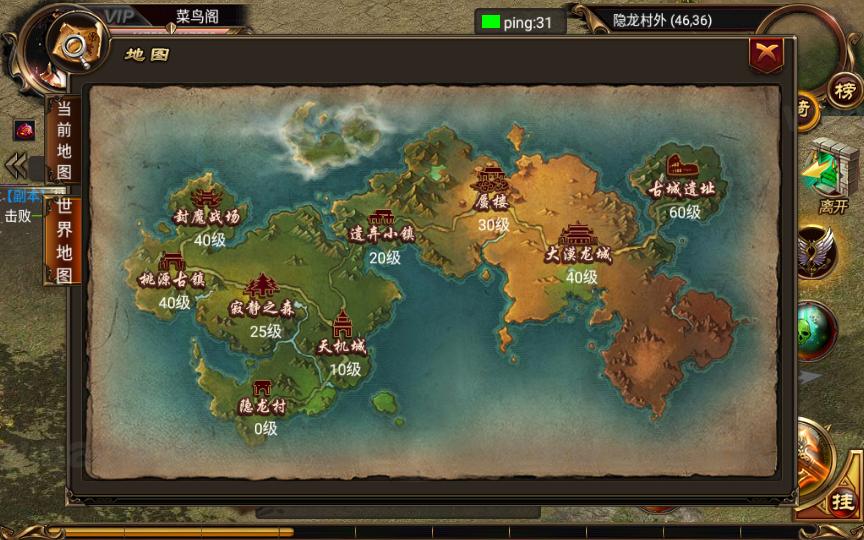Select 天机城 map location

coord(342,334)
